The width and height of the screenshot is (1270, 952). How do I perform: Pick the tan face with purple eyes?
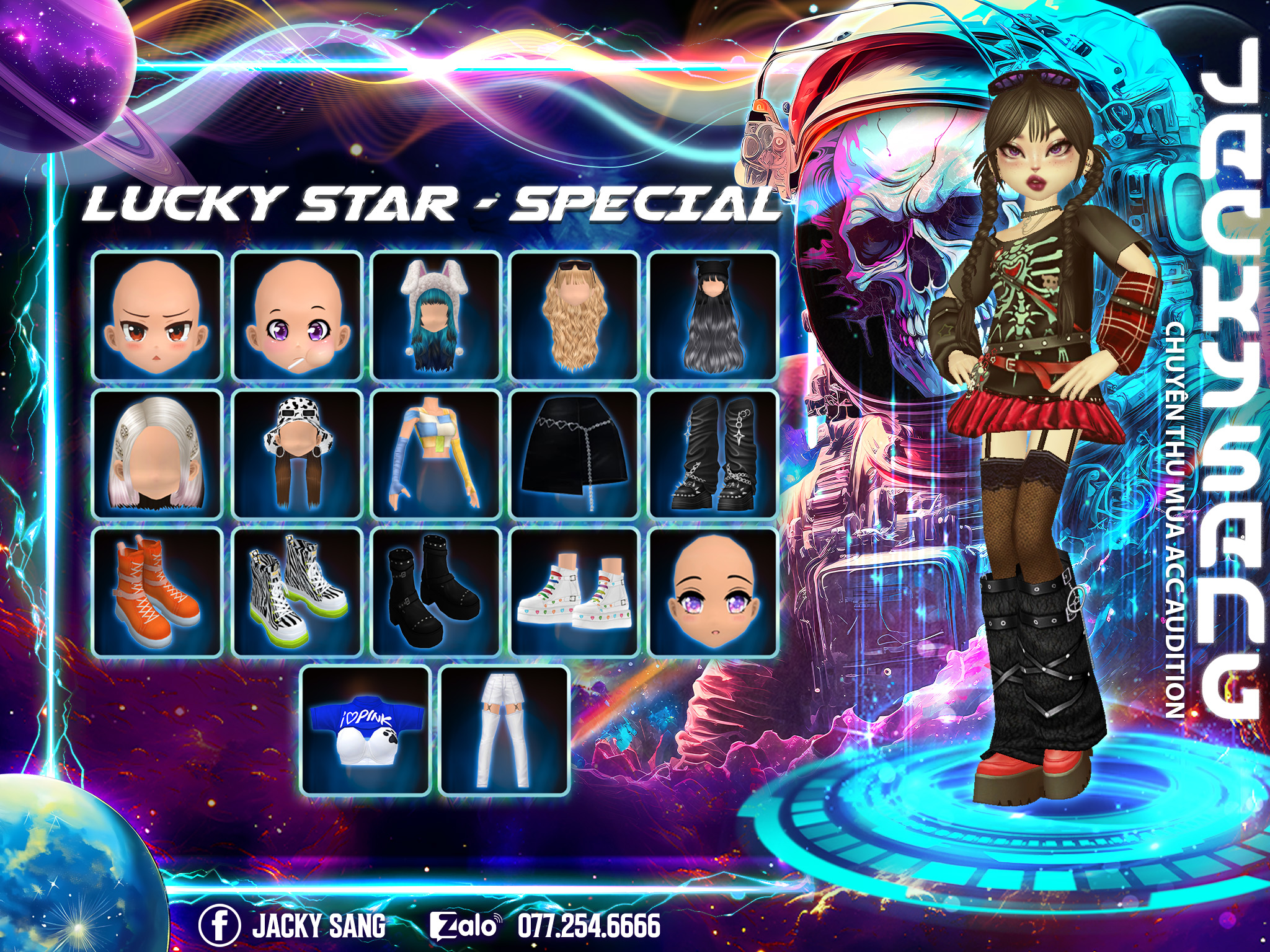pyautogui.click(x=713, y=593)
